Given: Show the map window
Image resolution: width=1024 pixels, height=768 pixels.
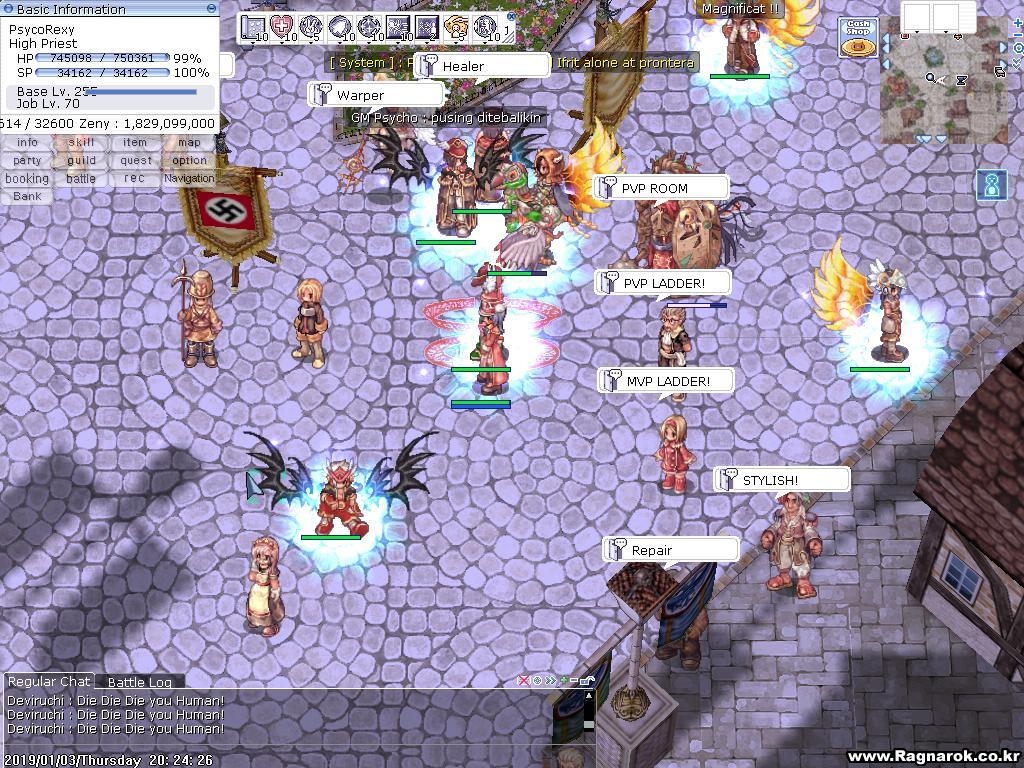Looking at the screenshot, I should (189, 142).
